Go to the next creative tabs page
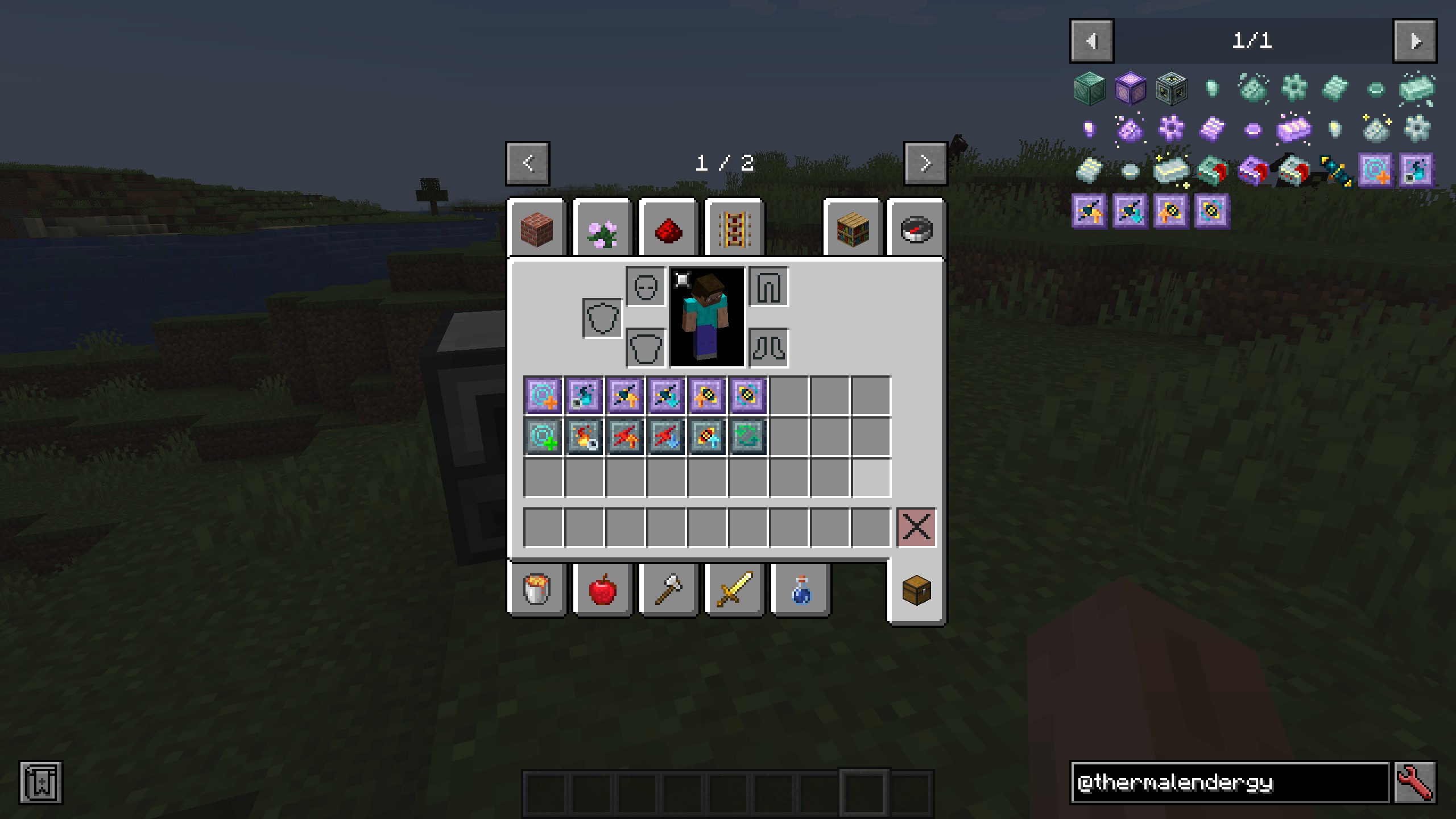The height and width of the screenshot is (819, 1456). (925, 164)
